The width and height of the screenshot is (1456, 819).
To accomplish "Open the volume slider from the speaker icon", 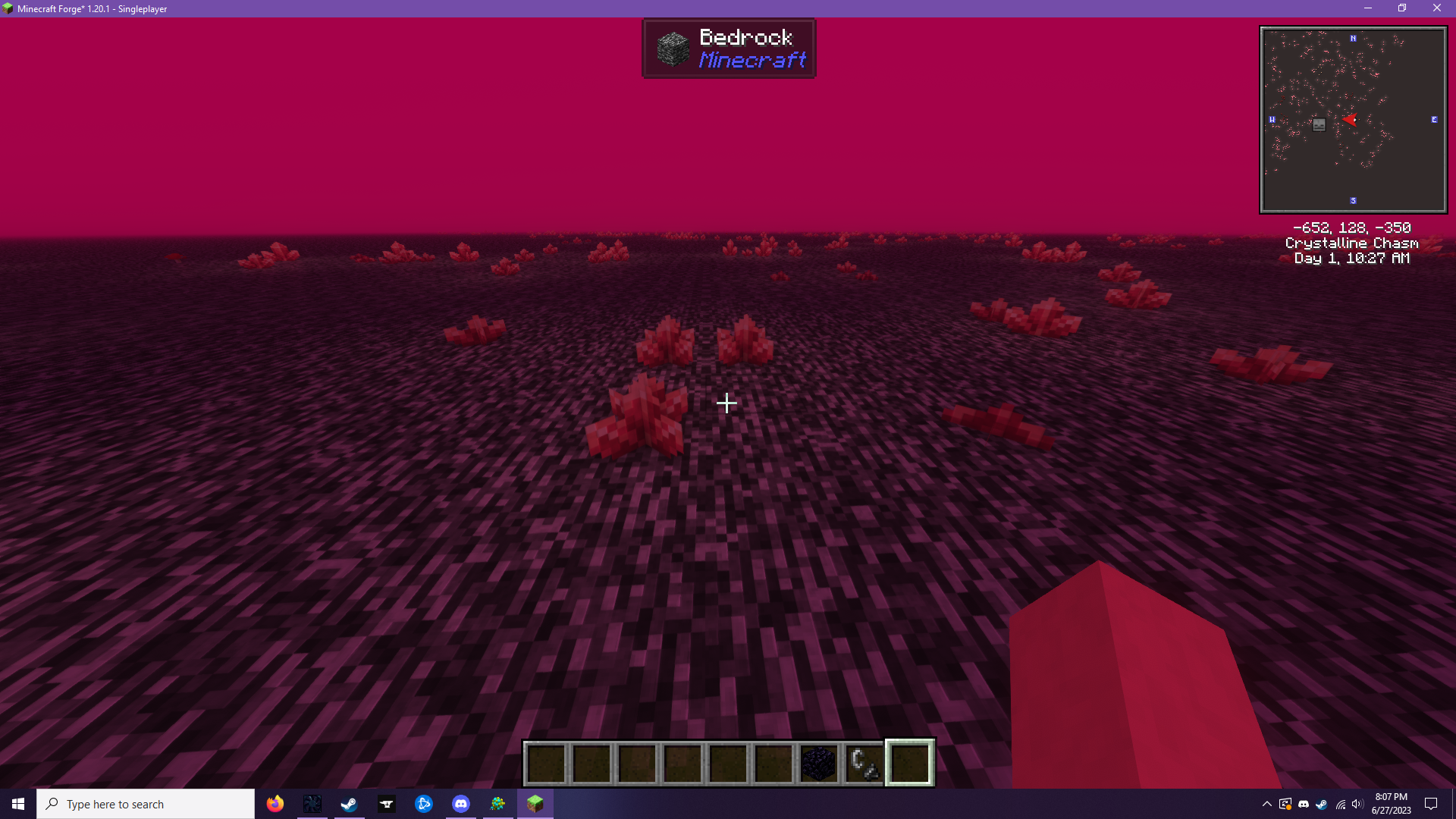I will (x=1357, y=804).
